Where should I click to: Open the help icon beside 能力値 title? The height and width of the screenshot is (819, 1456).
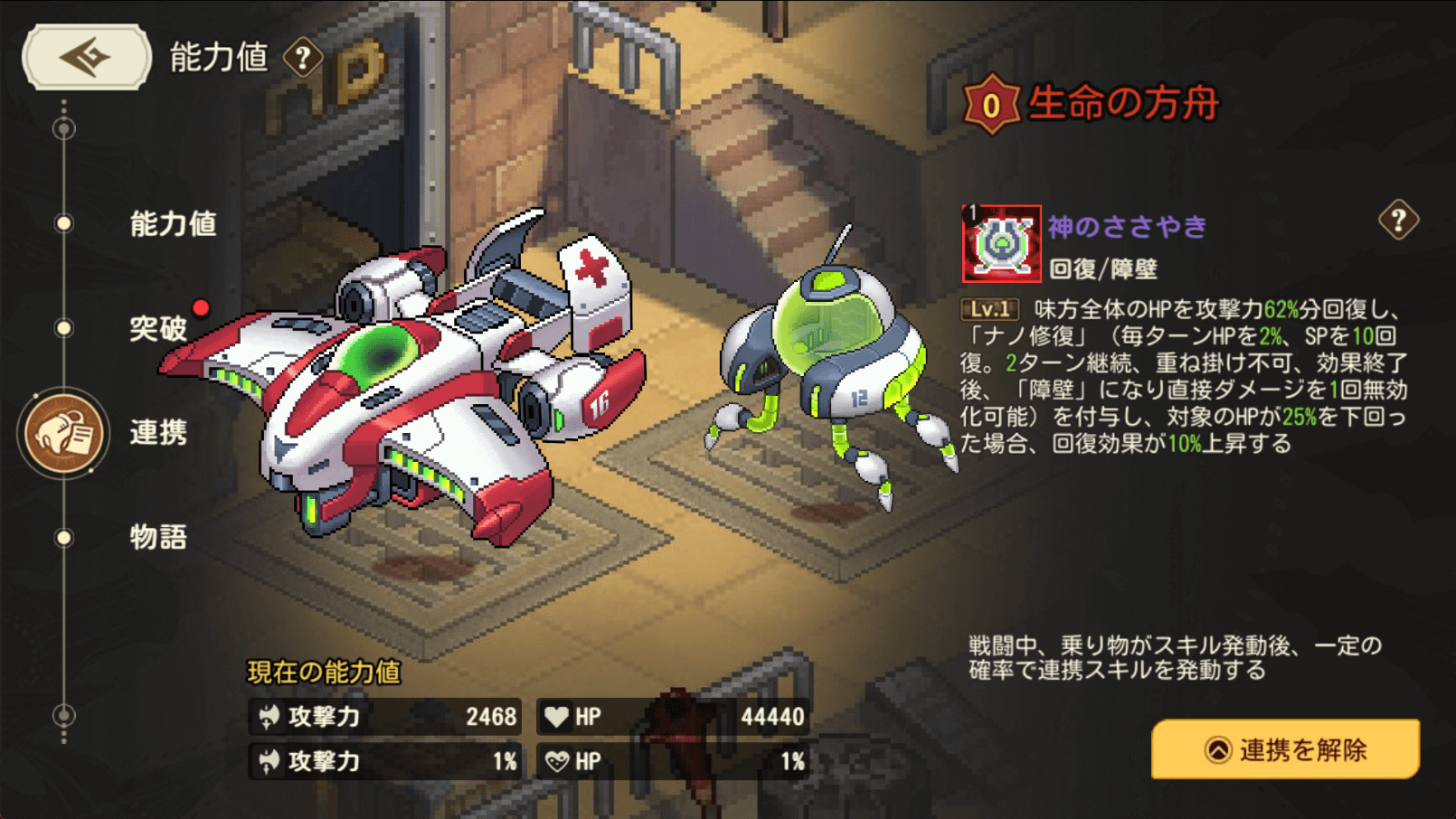pos(303,59)
